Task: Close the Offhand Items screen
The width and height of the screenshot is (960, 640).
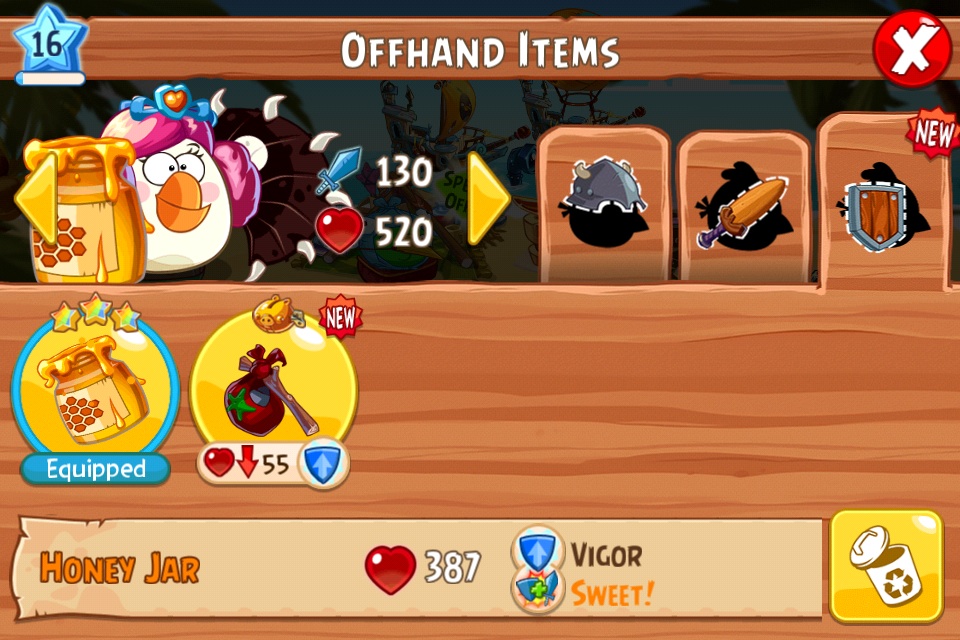Action: pos(912,49)
